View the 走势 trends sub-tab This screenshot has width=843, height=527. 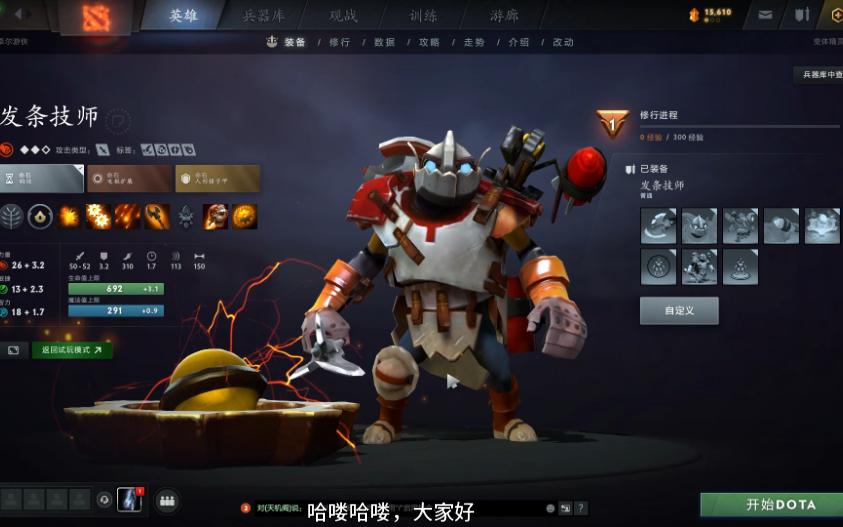[x=474, y=43]
